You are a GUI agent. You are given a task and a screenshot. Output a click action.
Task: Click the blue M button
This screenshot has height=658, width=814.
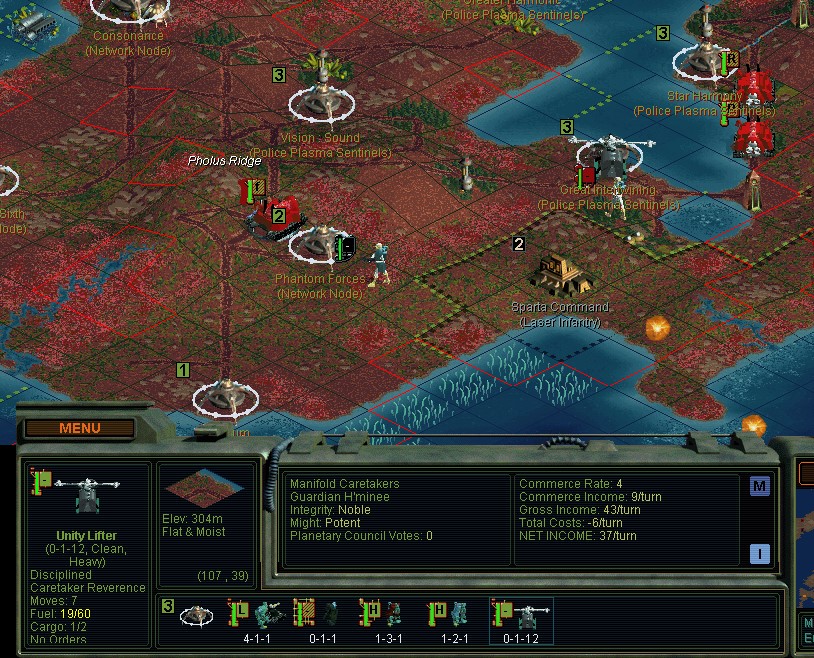(x=760, y=486)
